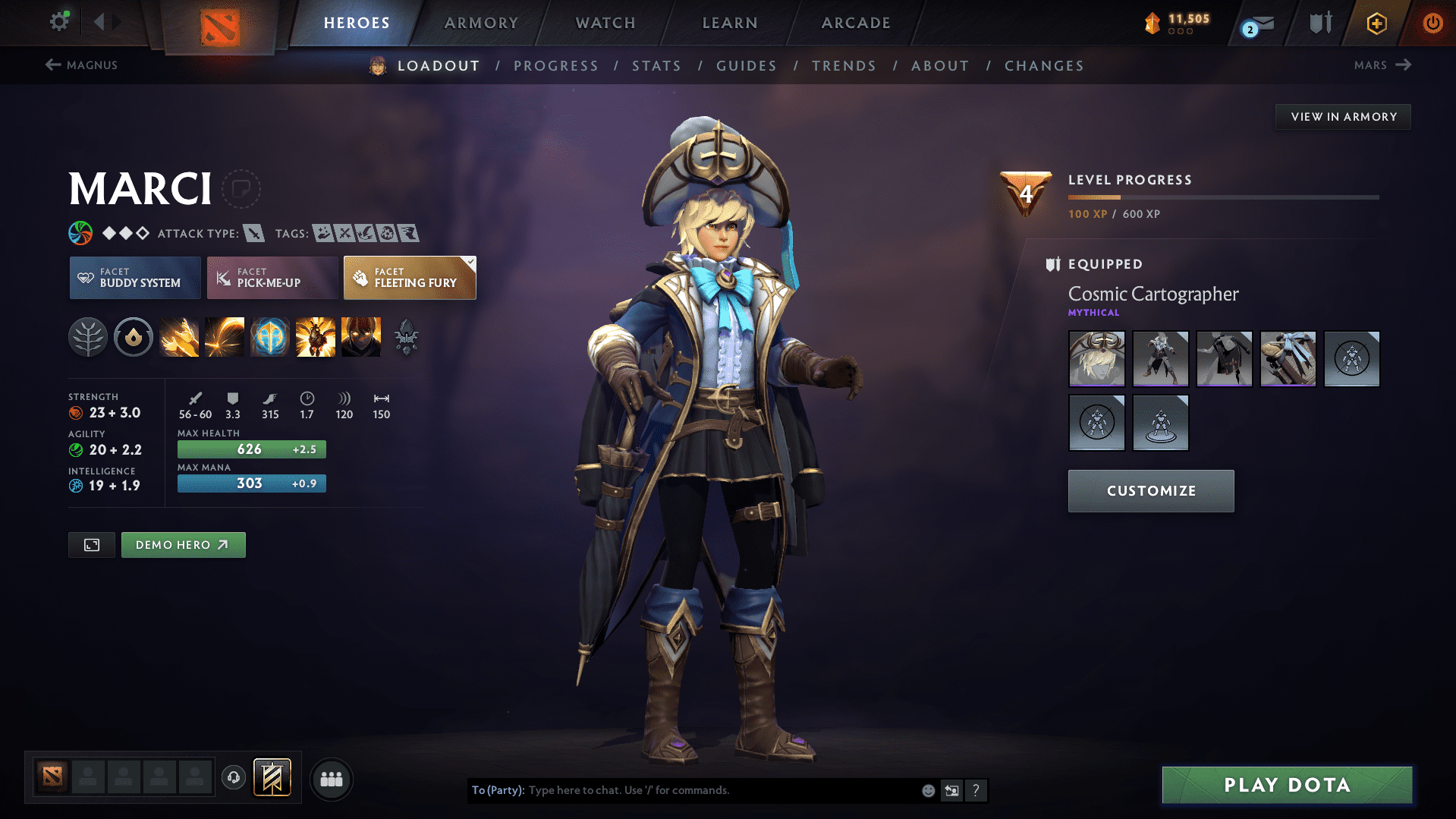View the hero Stats subtab
The image size is (1456, 819).
point(657,66)
